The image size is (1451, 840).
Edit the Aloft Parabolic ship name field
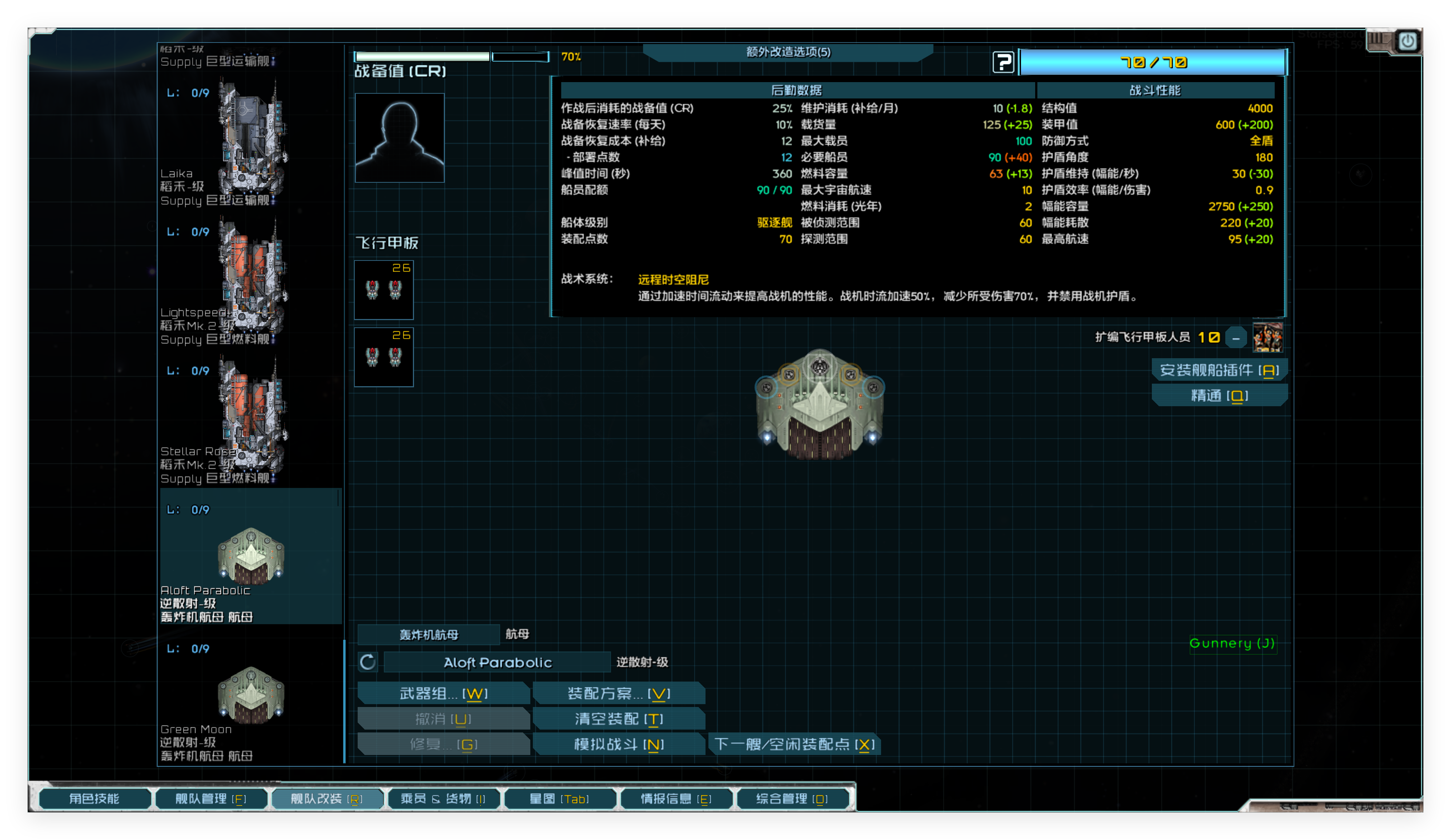click(497, 662)
